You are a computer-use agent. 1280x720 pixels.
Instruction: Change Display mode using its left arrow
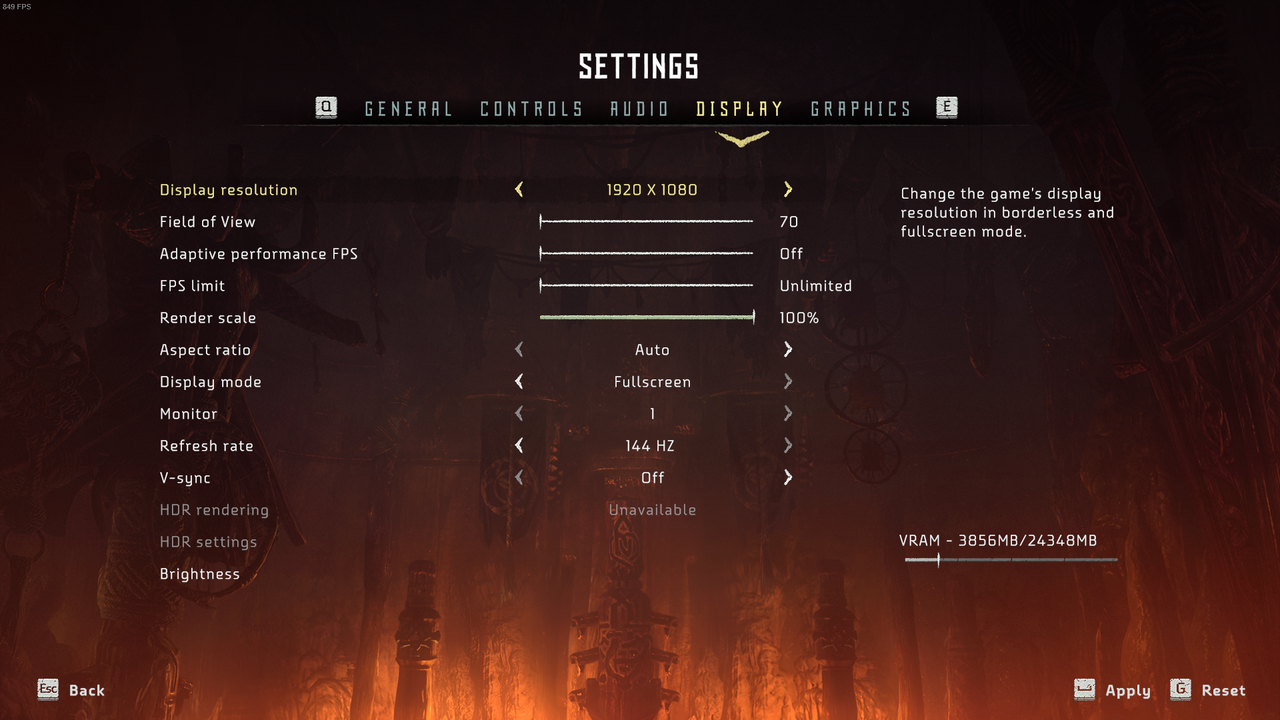coord(518,381)
